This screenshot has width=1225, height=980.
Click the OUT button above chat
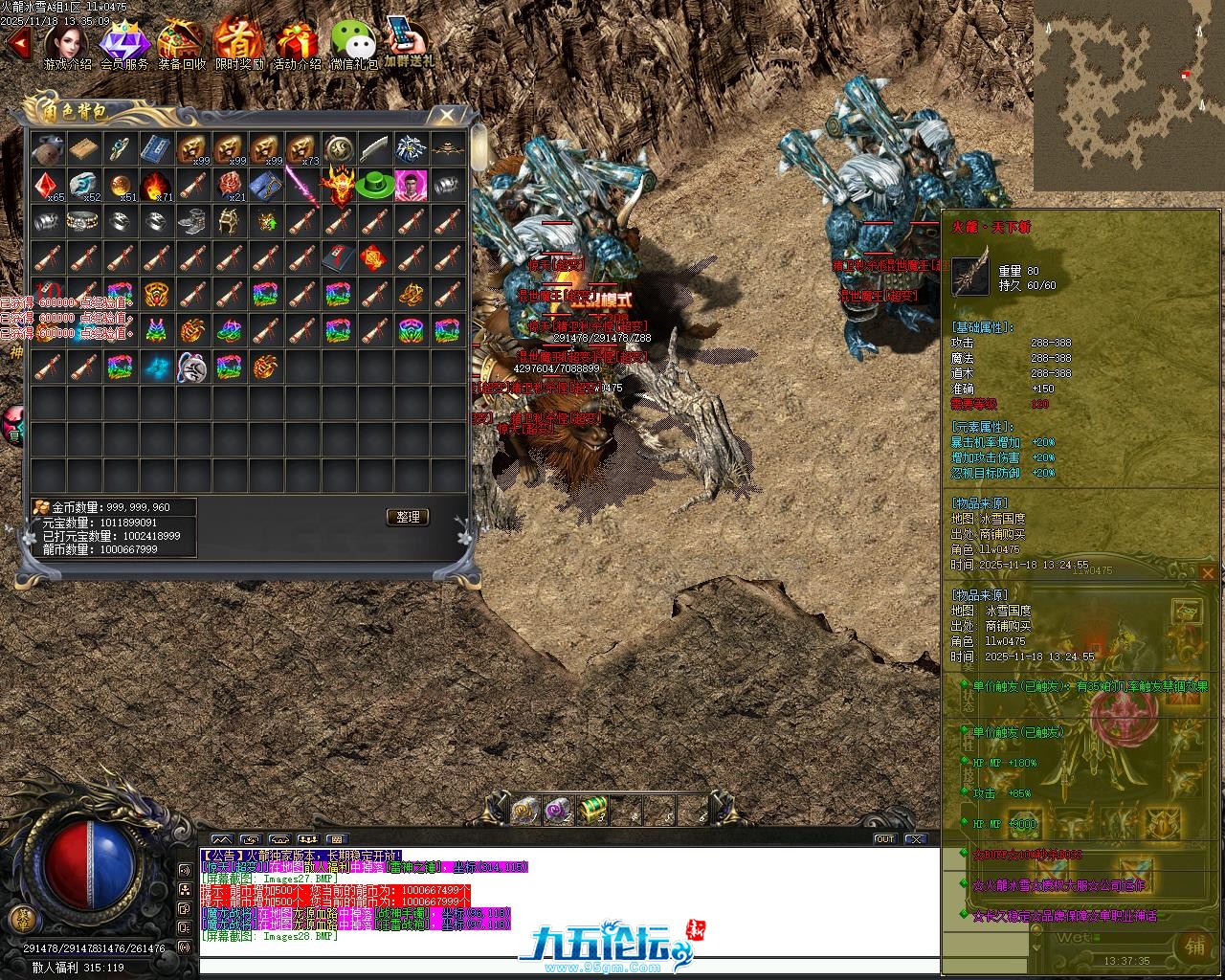(x=885, y=839)
